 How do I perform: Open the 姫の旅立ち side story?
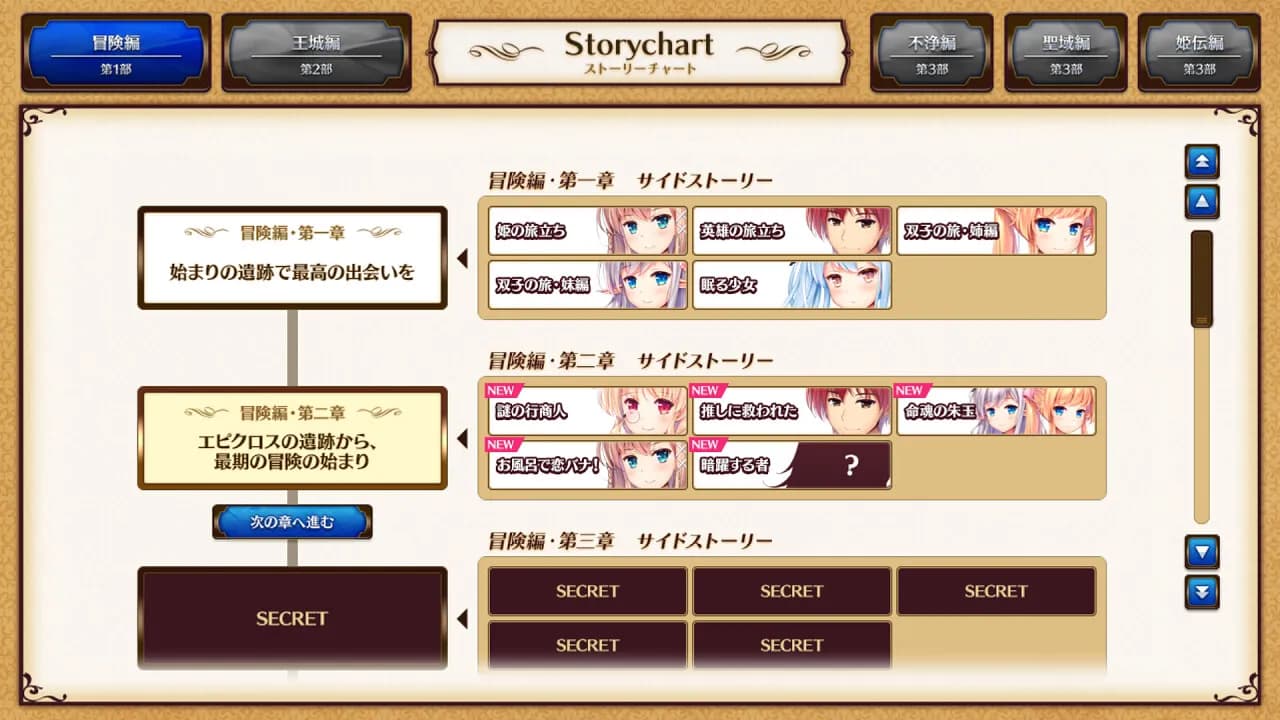586,230
